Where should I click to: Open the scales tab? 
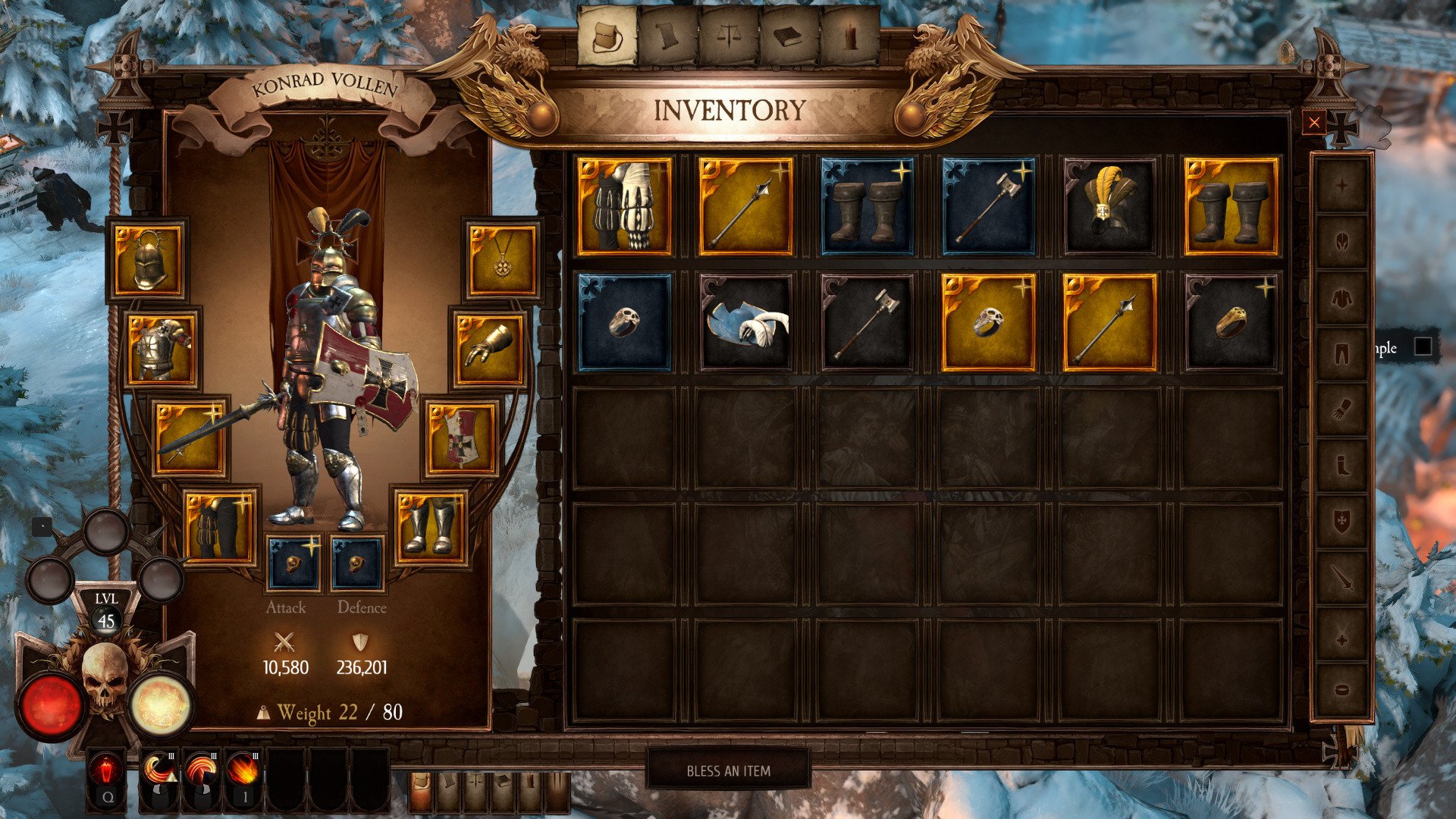[x=728, y=36]
